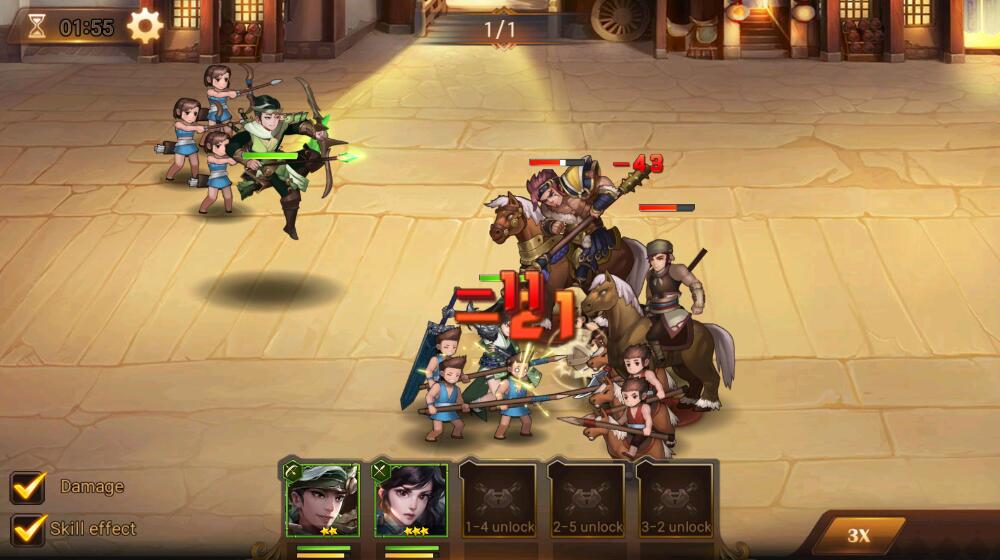Click the locked 1-4 unlock slot

point(499,500)
